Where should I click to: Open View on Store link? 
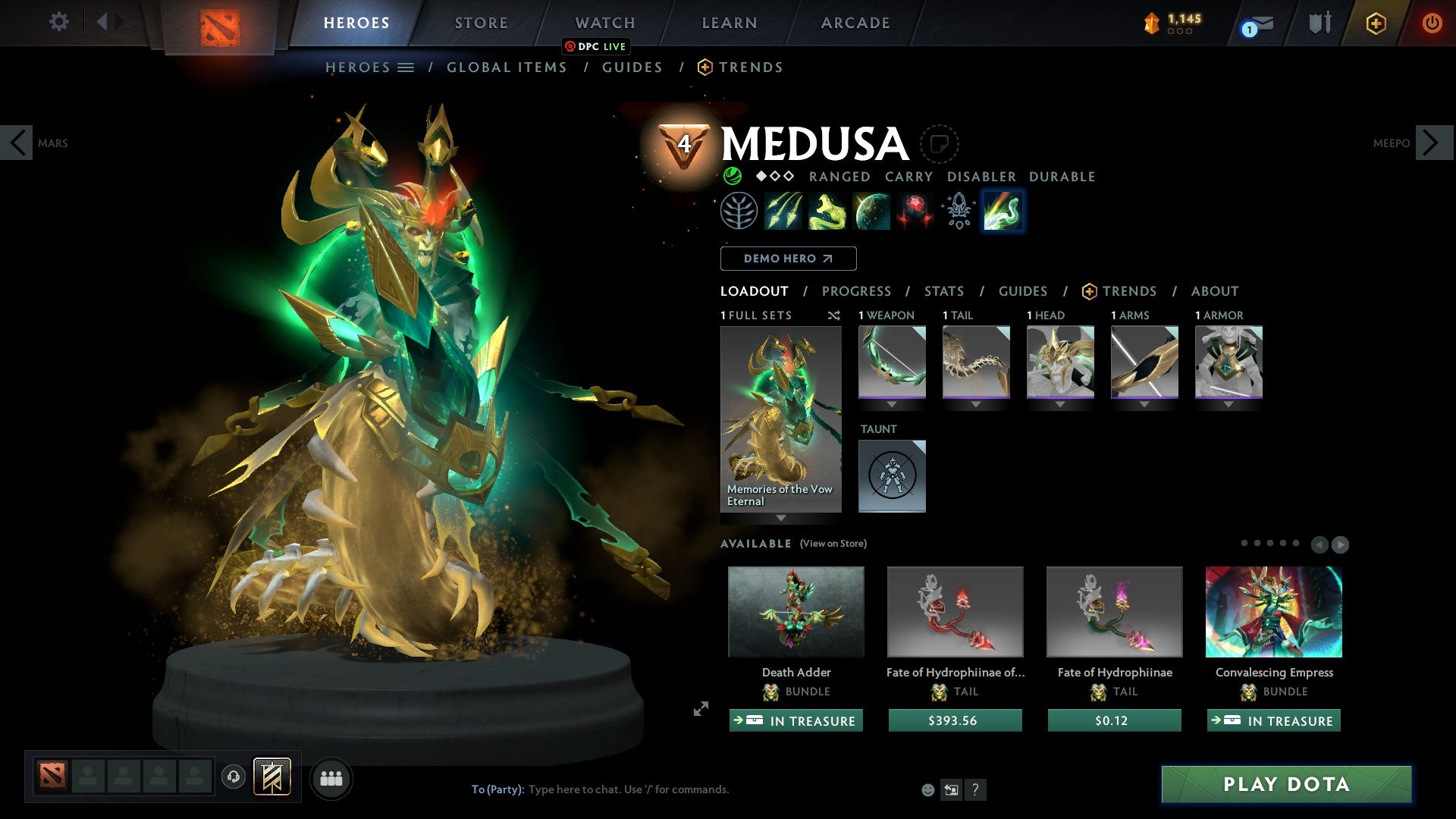point(832,544)
